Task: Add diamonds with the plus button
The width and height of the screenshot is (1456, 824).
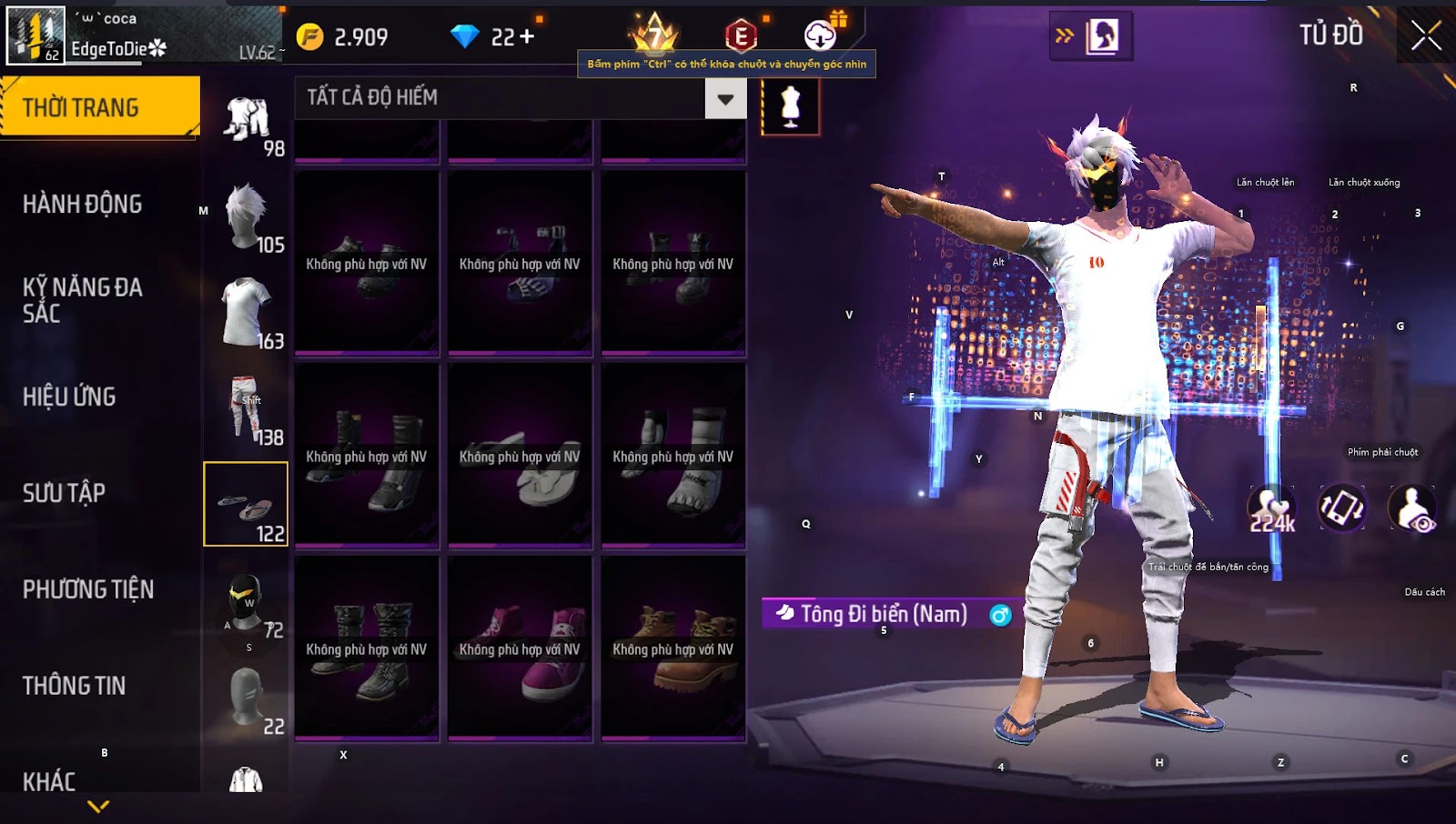Action: [x=527, y=36]
